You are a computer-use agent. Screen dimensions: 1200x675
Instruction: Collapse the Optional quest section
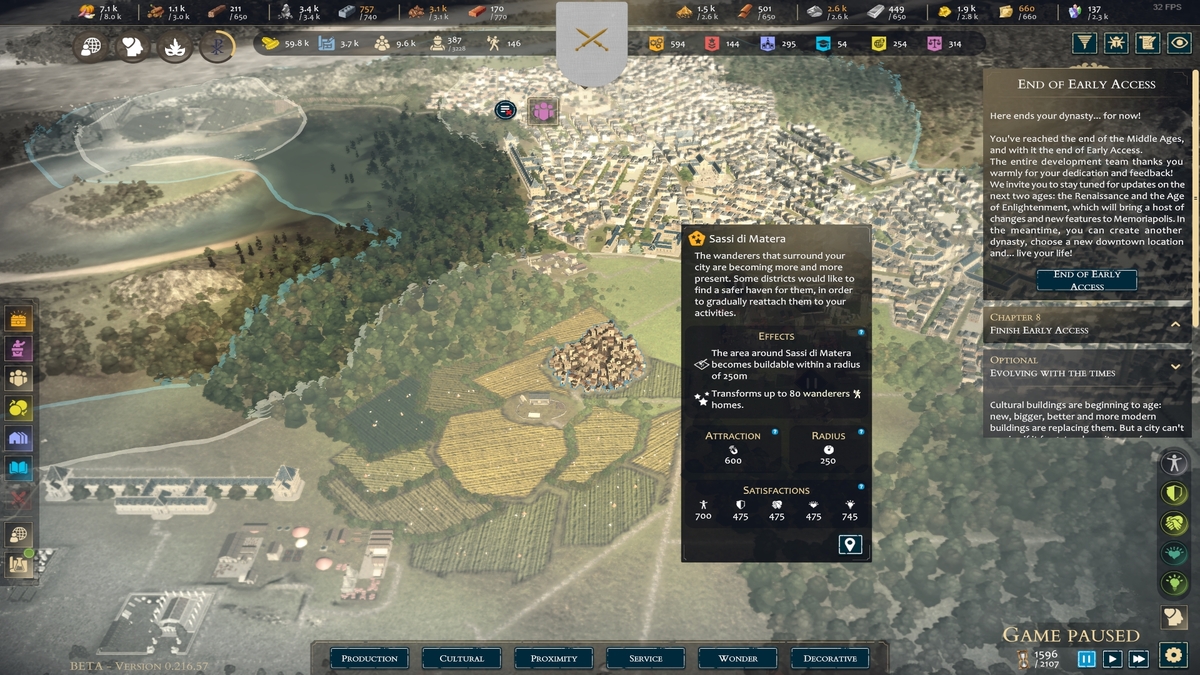pyautogui.click(x=1175, y=367)
